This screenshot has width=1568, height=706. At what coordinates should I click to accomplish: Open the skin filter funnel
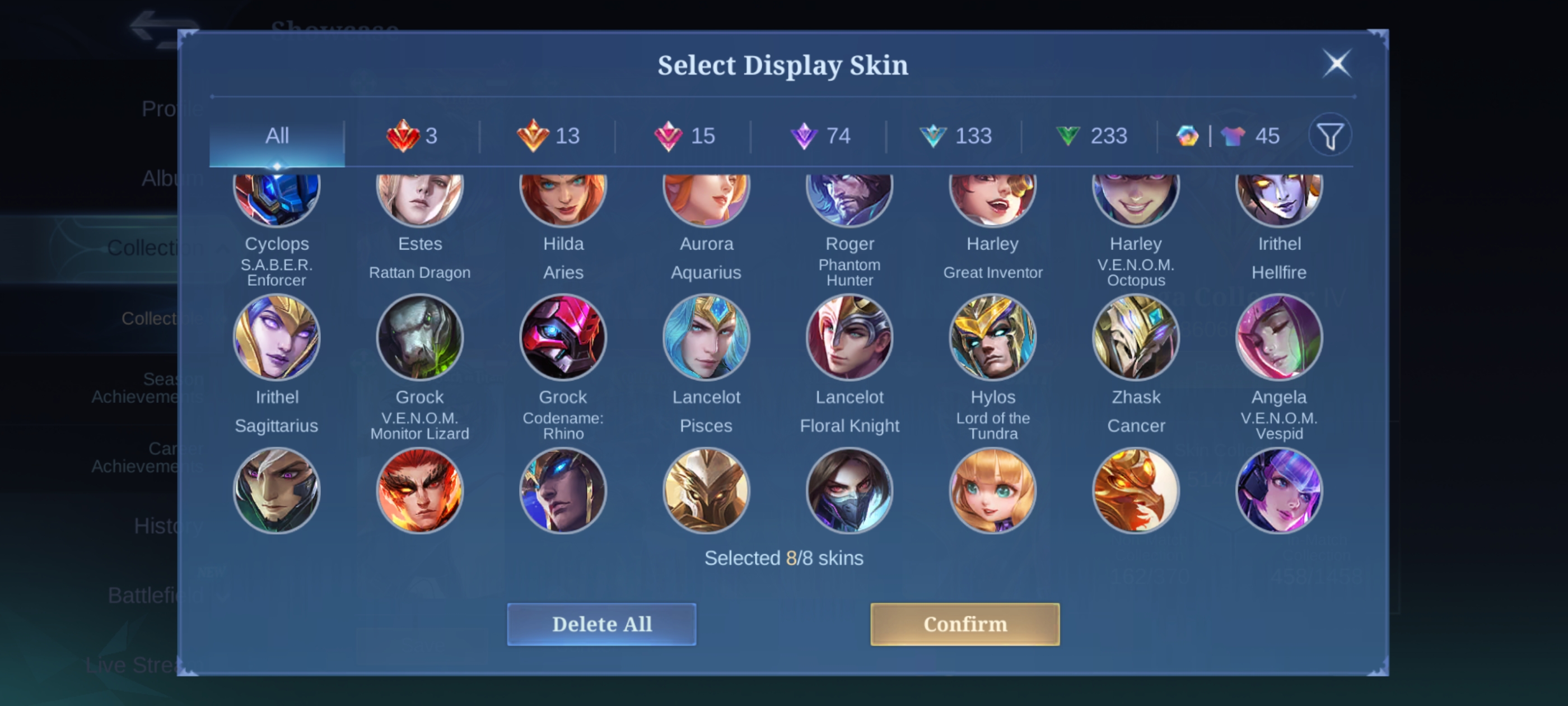point(1330,136)
